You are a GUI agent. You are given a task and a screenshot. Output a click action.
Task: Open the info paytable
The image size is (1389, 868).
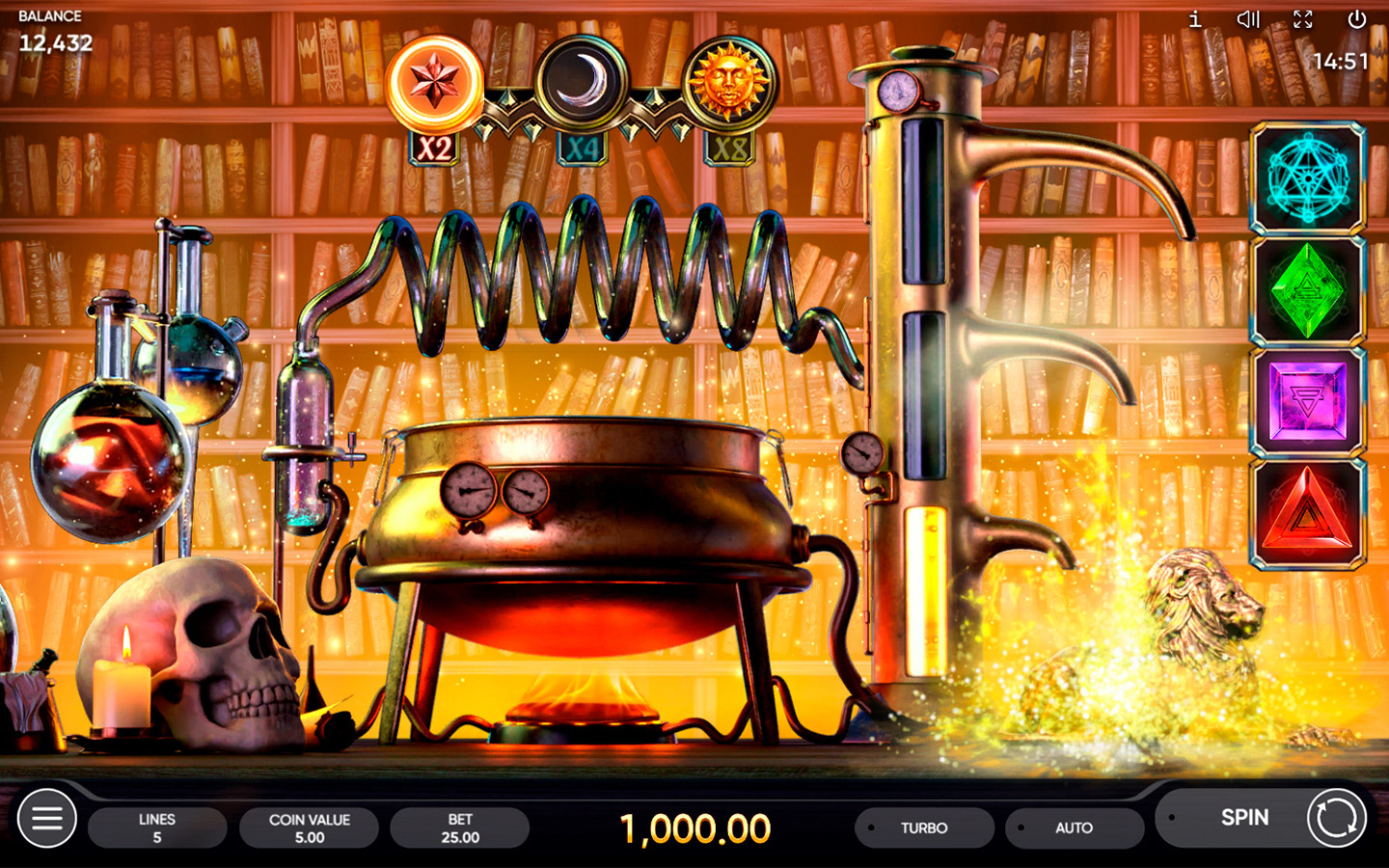(x=1195, y=19)
